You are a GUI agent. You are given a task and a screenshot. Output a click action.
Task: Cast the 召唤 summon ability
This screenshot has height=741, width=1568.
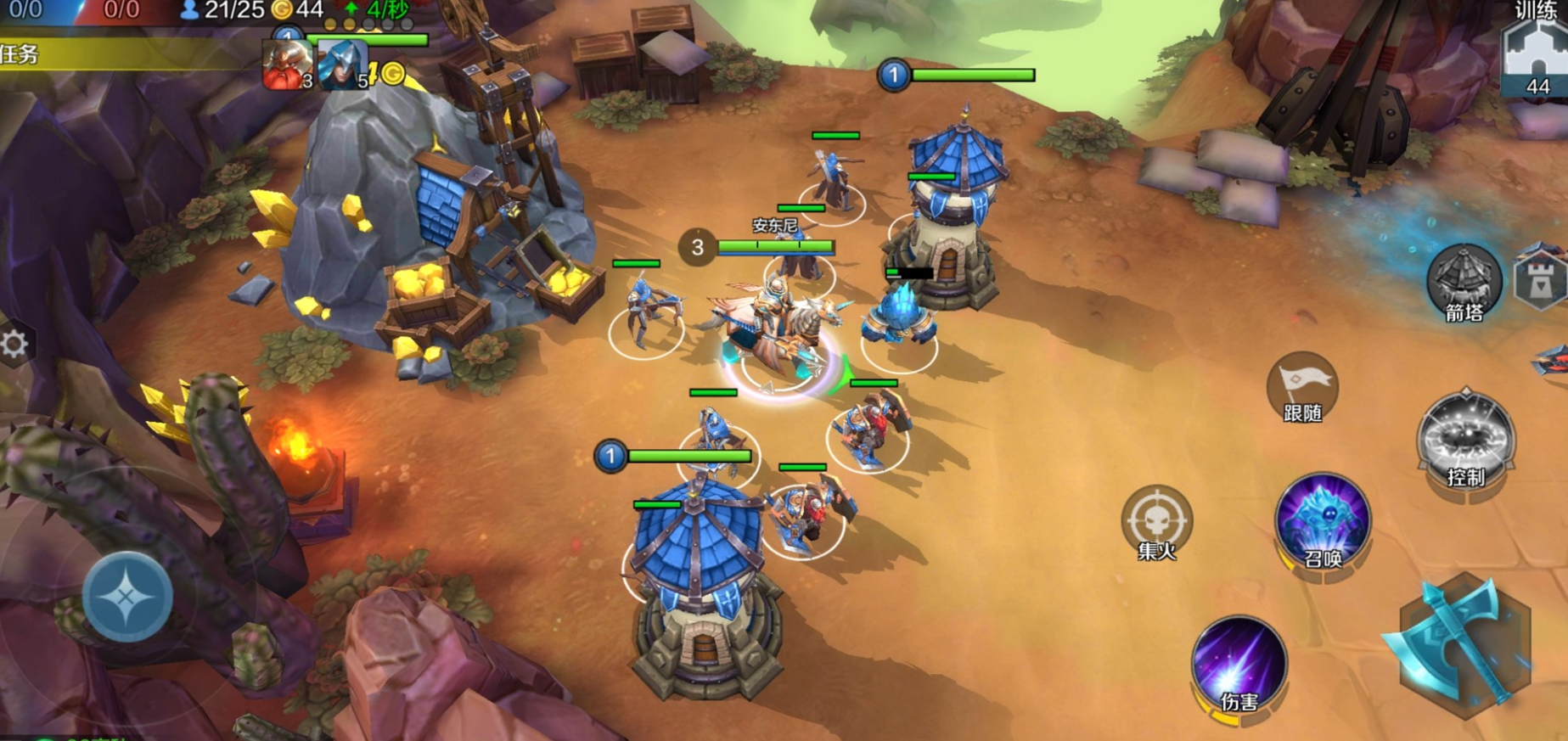point(1323,521)
